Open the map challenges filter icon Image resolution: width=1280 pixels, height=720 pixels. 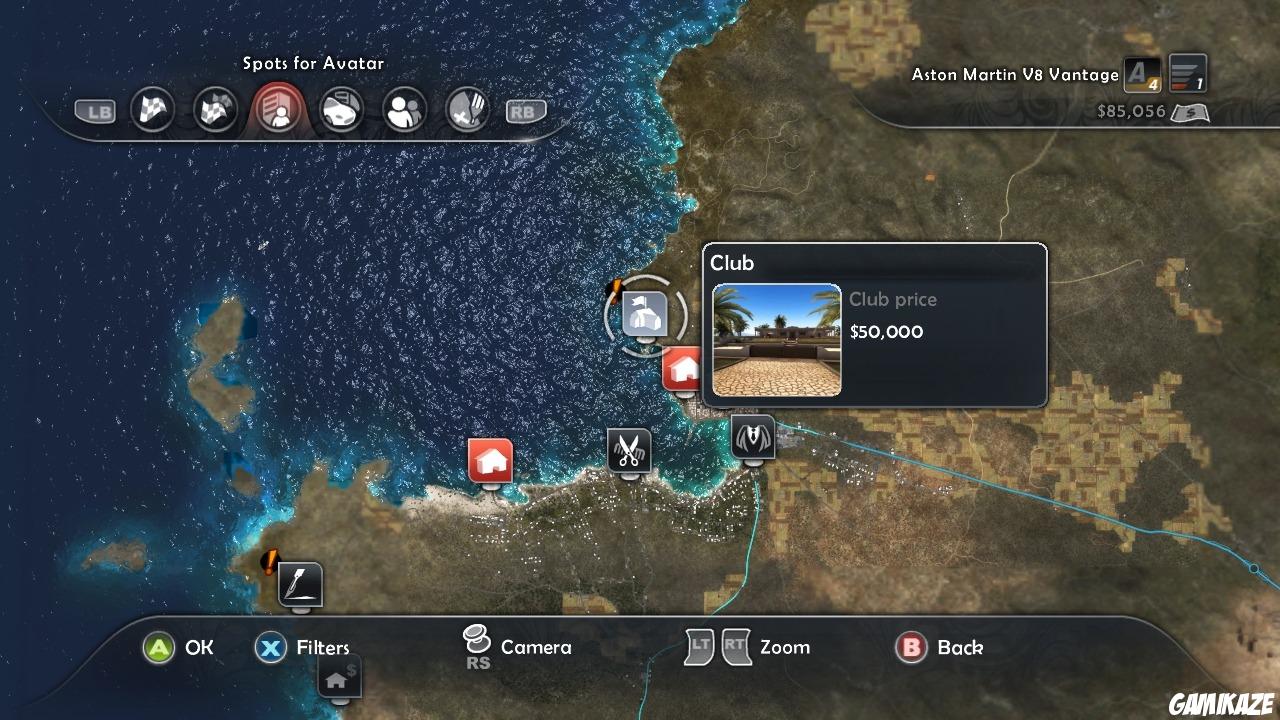pyautogui.click(x=215, y=110)
